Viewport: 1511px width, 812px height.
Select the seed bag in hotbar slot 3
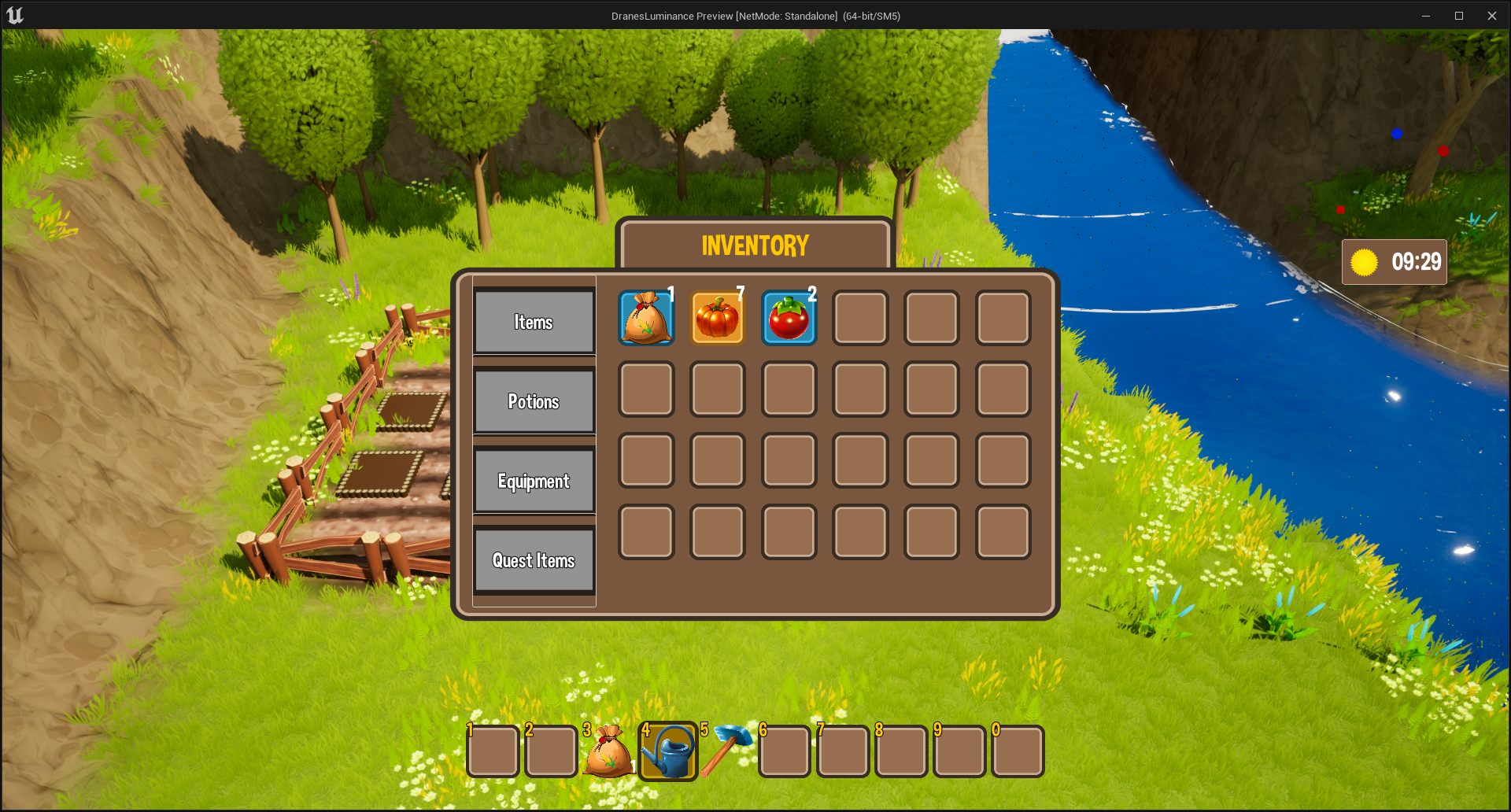pos(608,752)
